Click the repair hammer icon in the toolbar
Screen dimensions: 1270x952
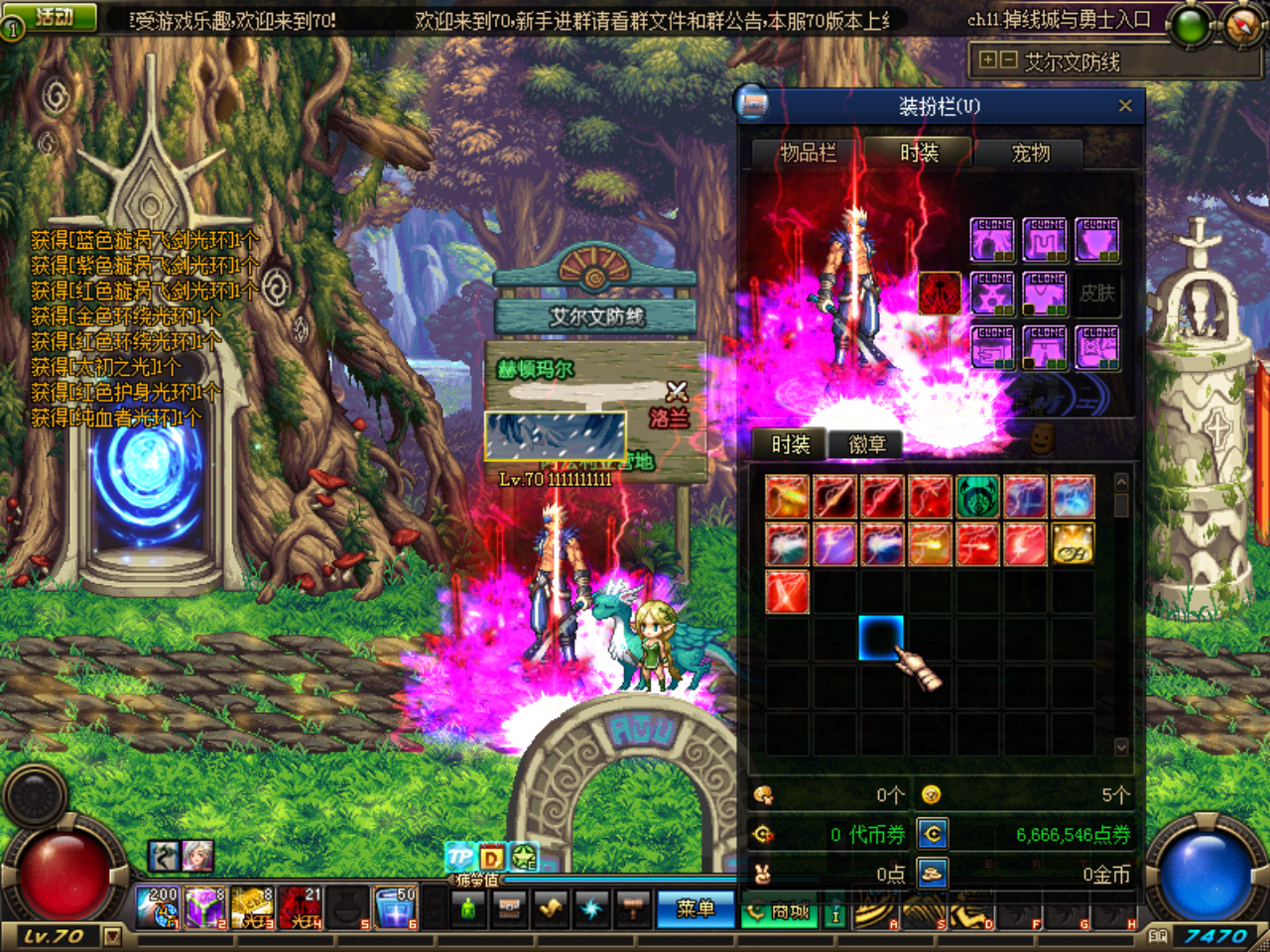click(x=632, y=909)
